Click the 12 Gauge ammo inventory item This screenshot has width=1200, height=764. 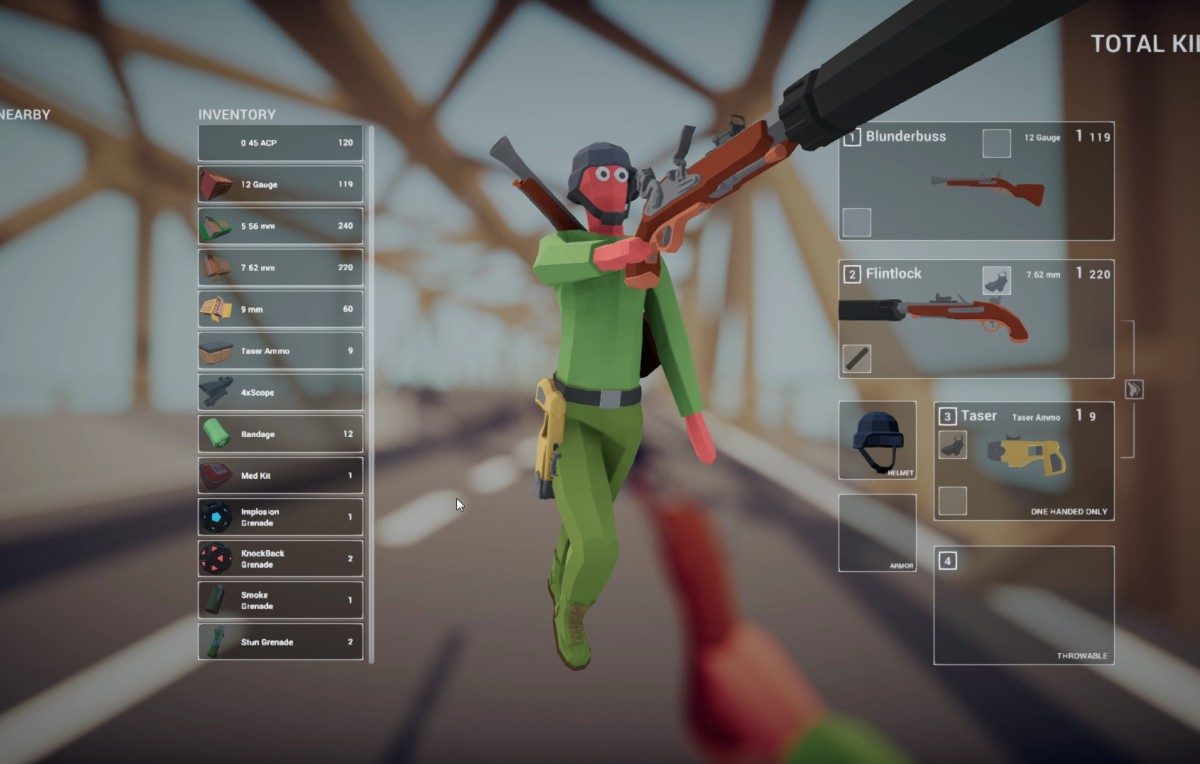pos(280,184)
